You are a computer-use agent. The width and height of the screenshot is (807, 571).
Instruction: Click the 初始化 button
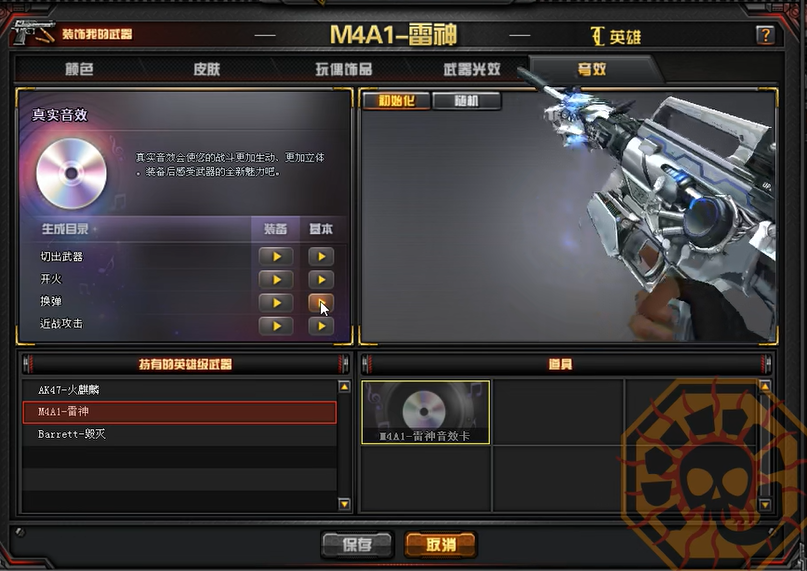coord(395,101)
